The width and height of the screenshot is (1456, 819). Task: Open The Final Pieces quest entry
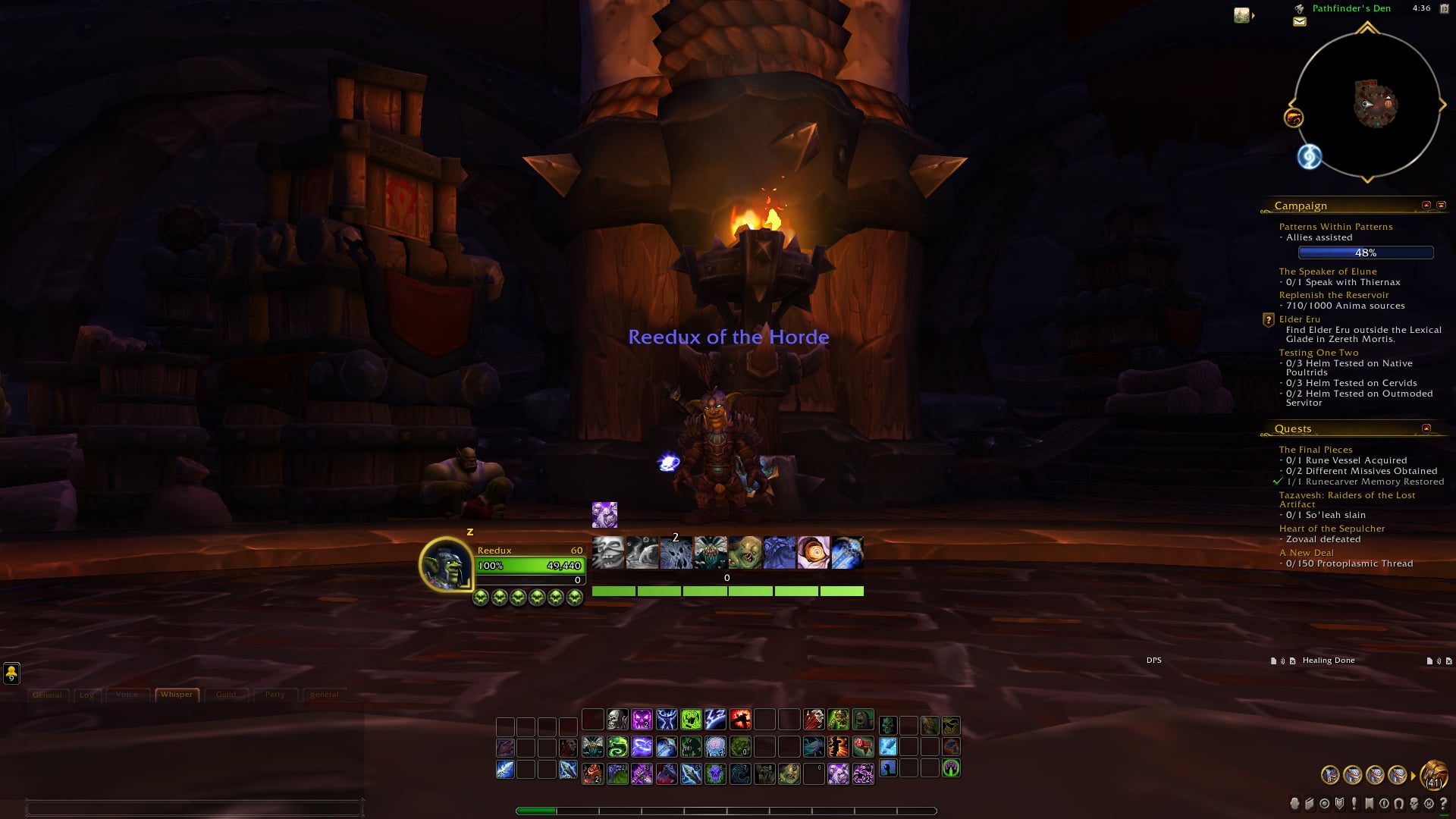1315,450
